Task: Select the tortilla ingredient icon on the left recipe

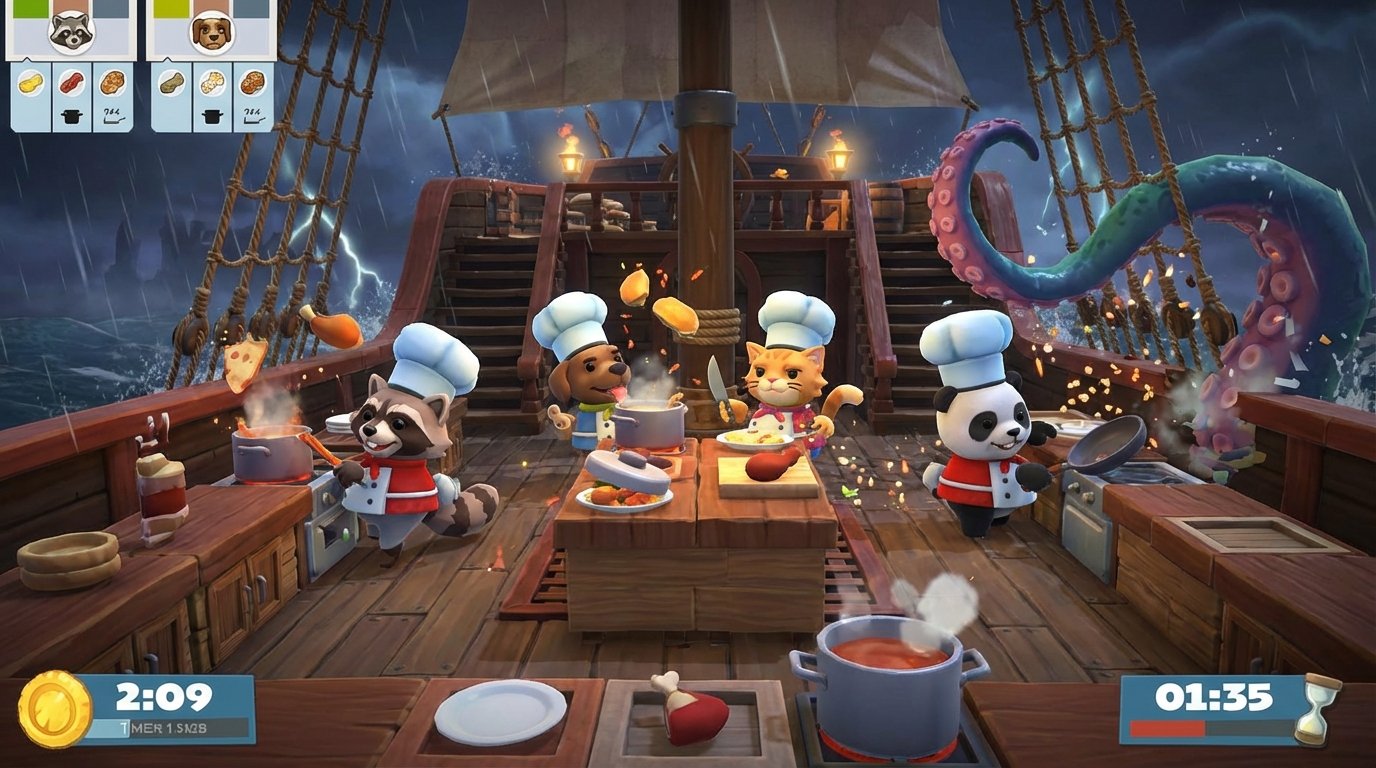Action: [x=30, y=83]
